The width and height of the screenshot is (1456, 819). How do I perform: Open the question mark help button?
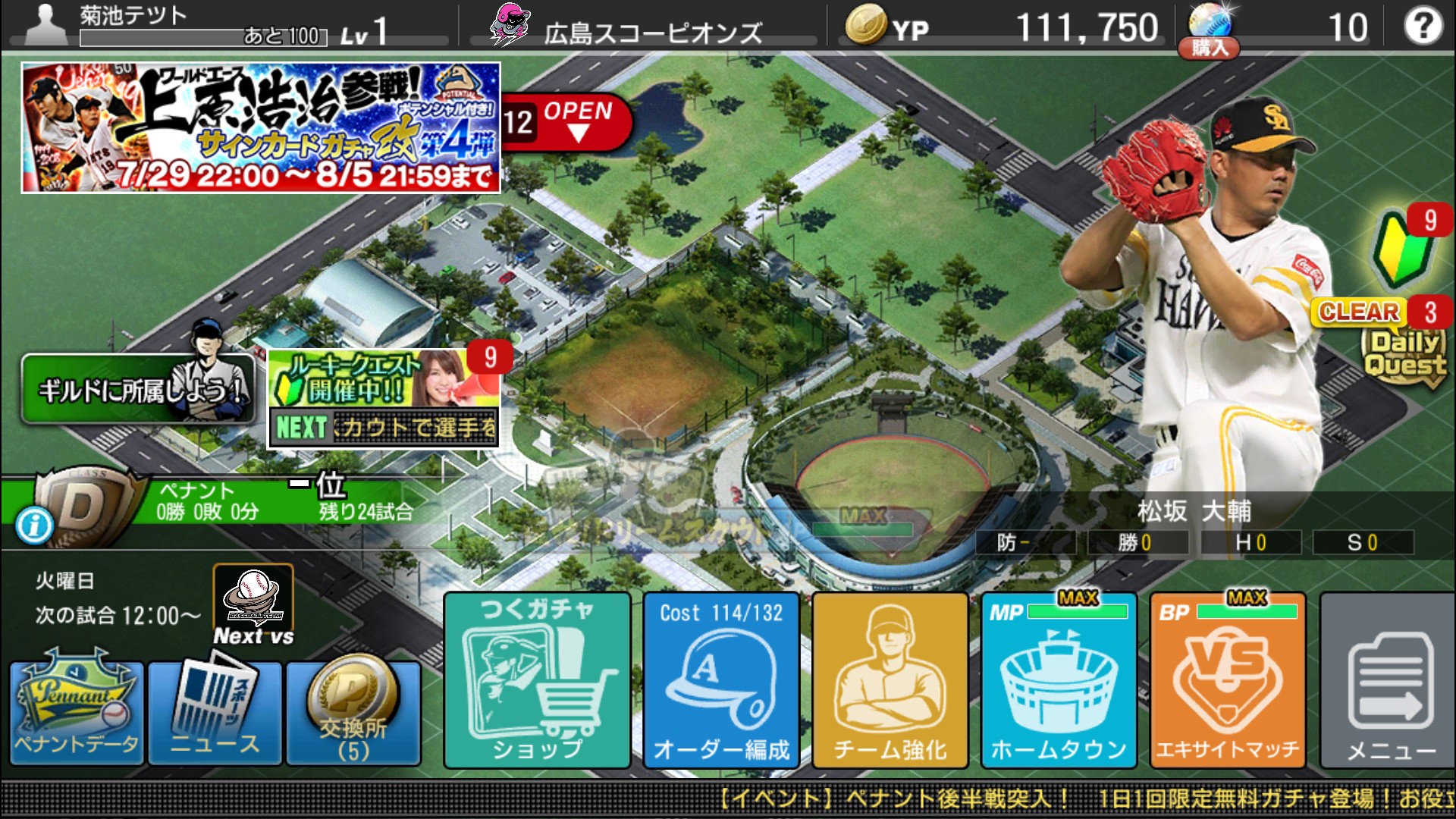[x=1422, y=27]
